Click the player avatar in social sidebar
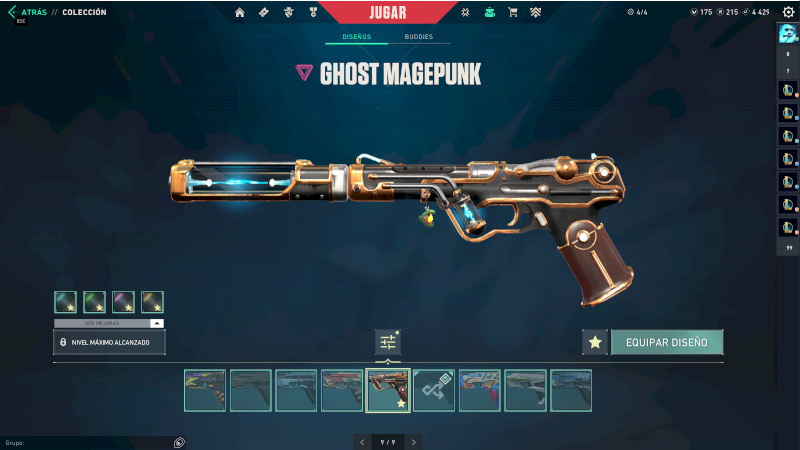 coord(787,33)
